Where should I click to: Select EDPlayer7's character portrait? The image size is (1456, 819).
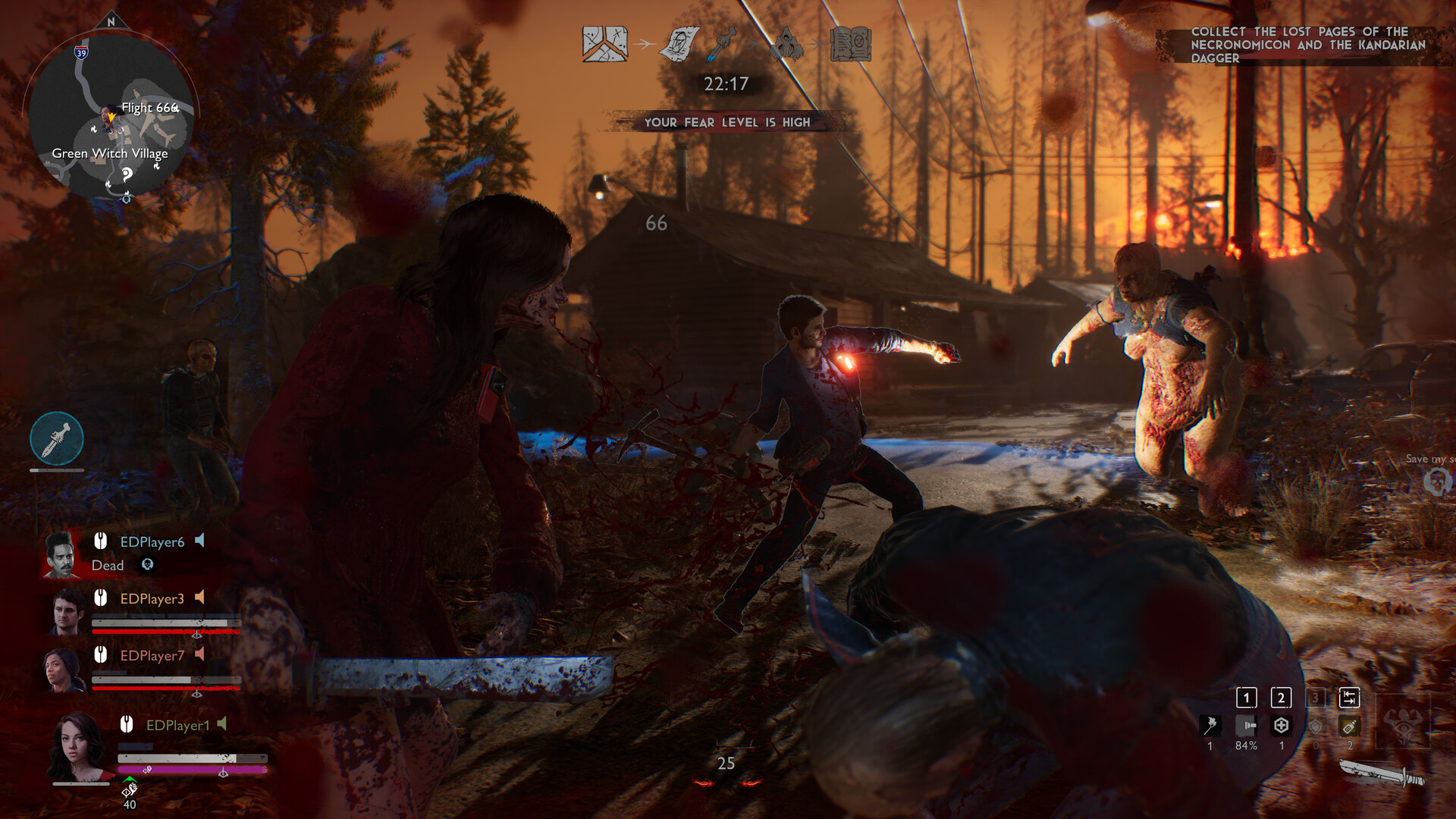coord(66,669)
